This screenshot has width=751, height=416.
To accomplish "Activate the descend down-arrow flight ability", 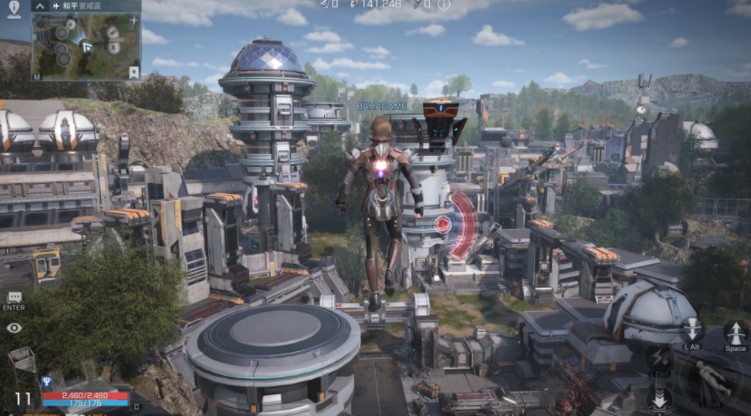I will point(691,329).
